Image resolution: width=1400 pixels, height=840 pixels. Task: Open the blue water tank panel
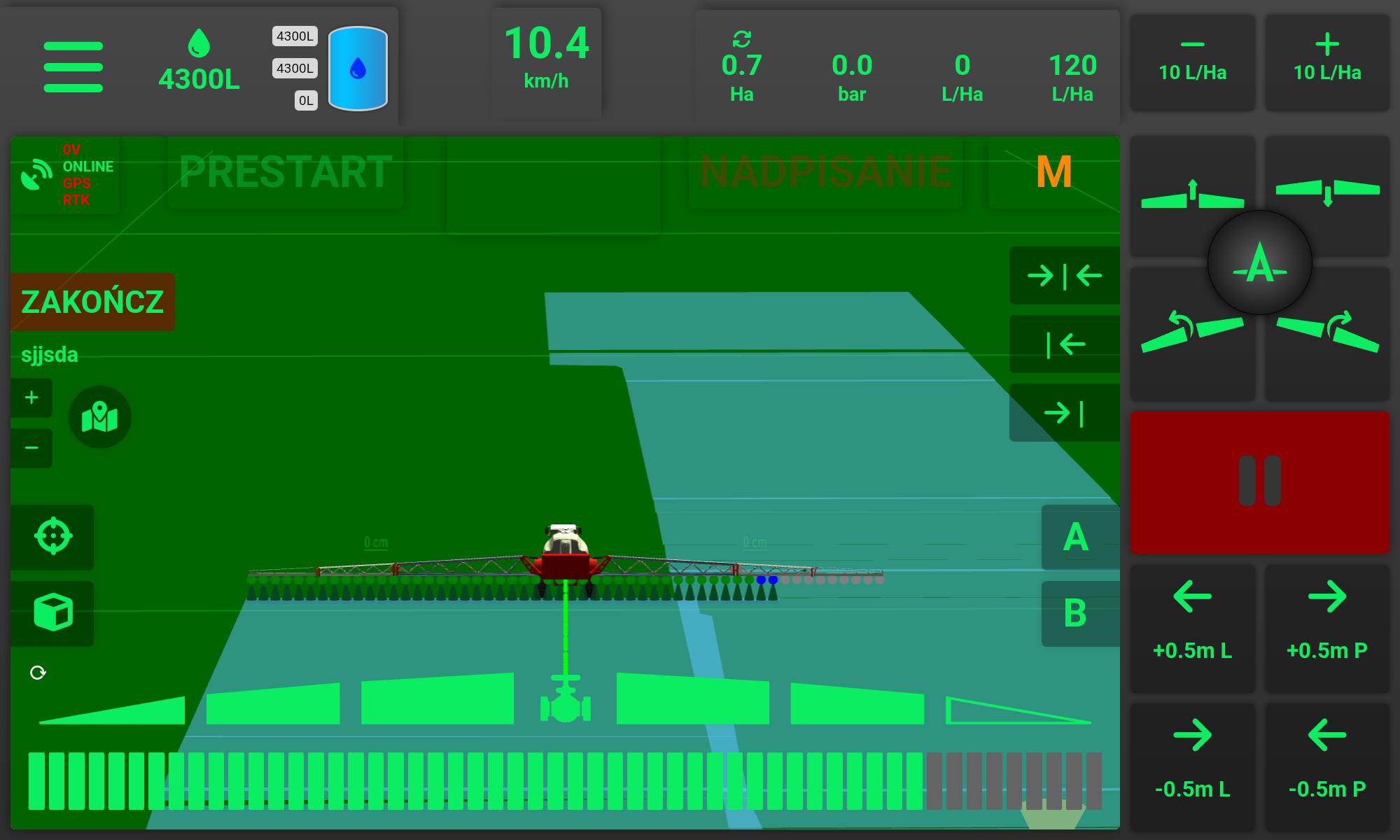[x=358, y=69]
